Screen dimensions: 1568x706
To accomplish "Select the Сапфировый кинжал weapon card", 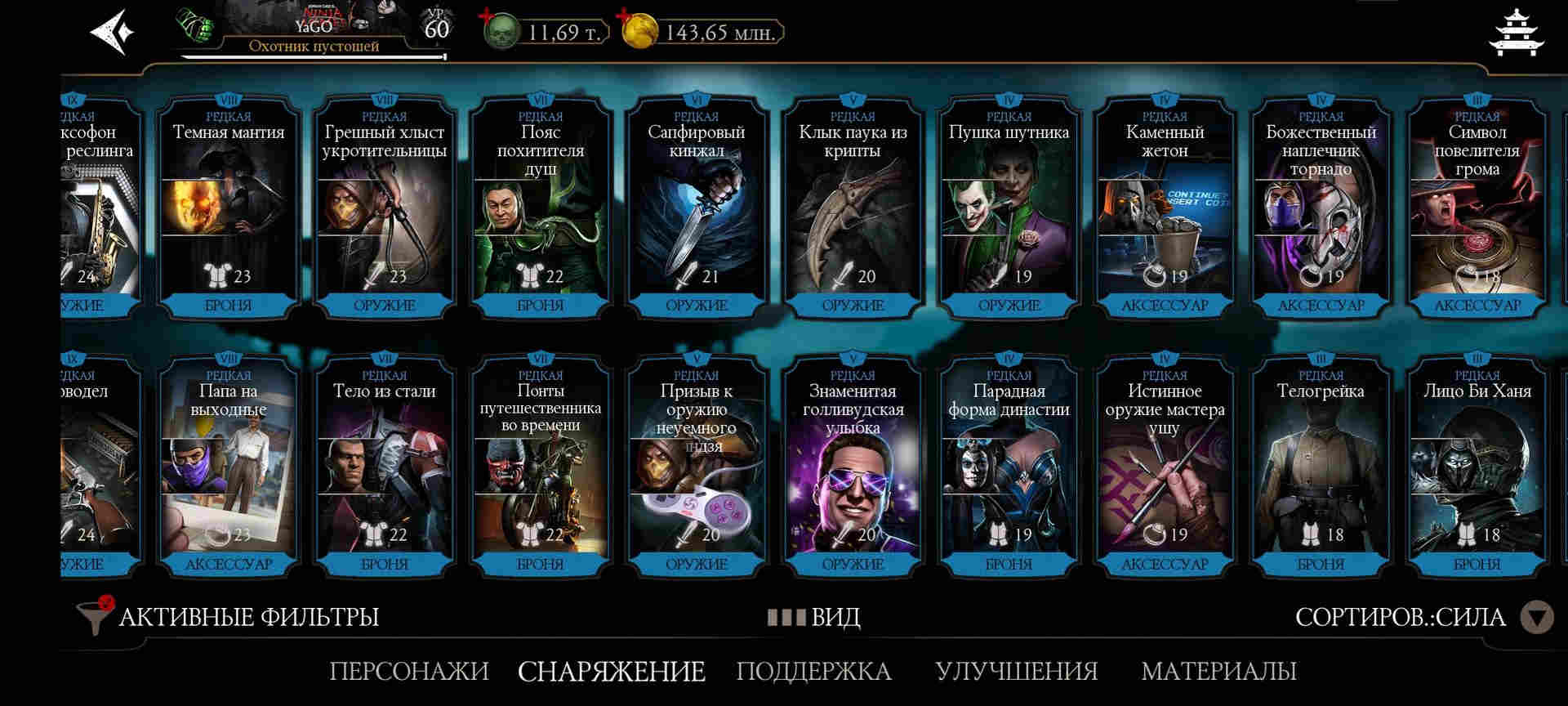I will pyautogui.click(x=697, y=208).
